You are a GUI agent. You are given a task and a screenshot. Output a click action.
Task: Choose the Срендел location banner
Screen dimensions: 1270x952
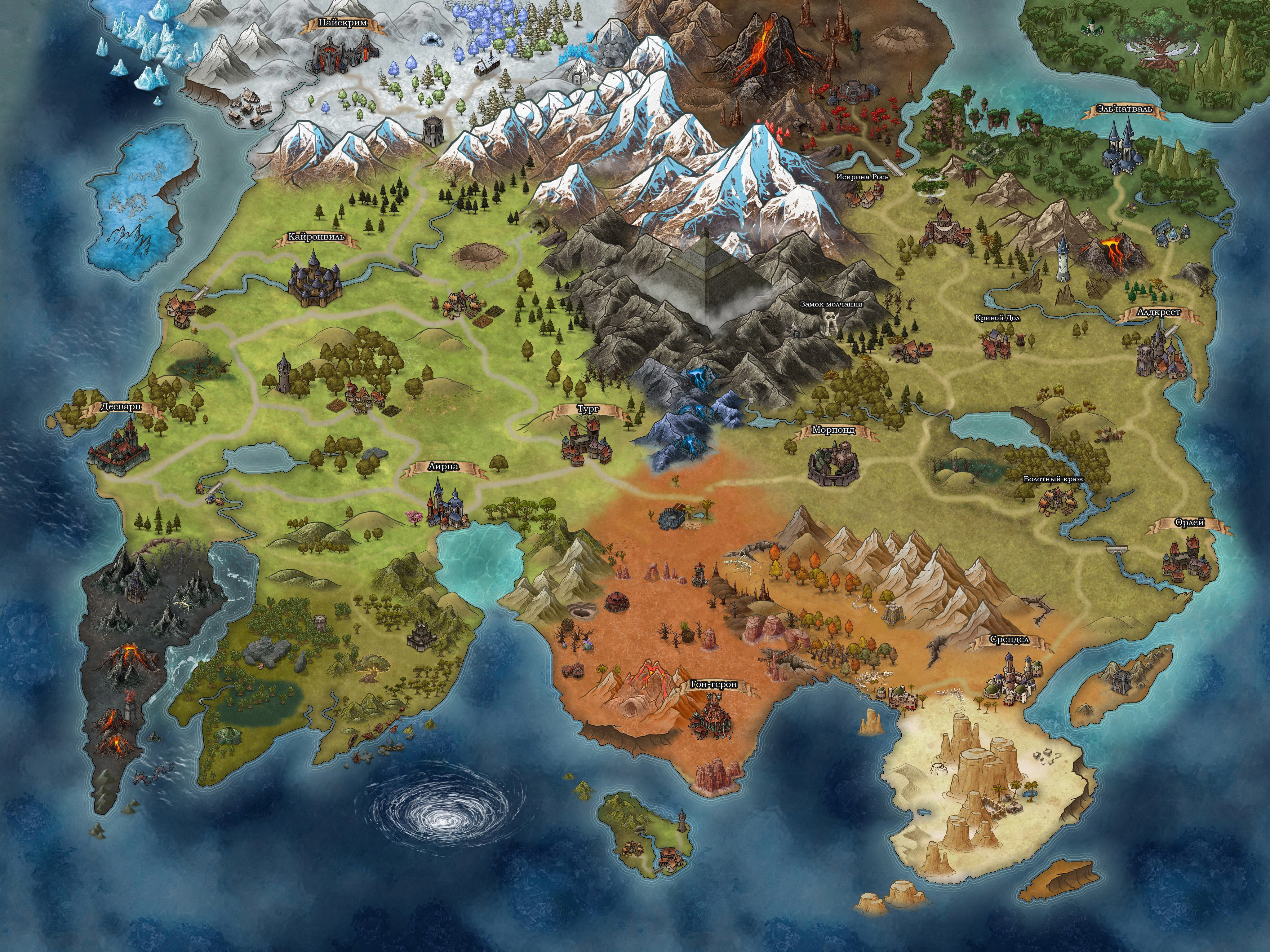(1009, 639)
